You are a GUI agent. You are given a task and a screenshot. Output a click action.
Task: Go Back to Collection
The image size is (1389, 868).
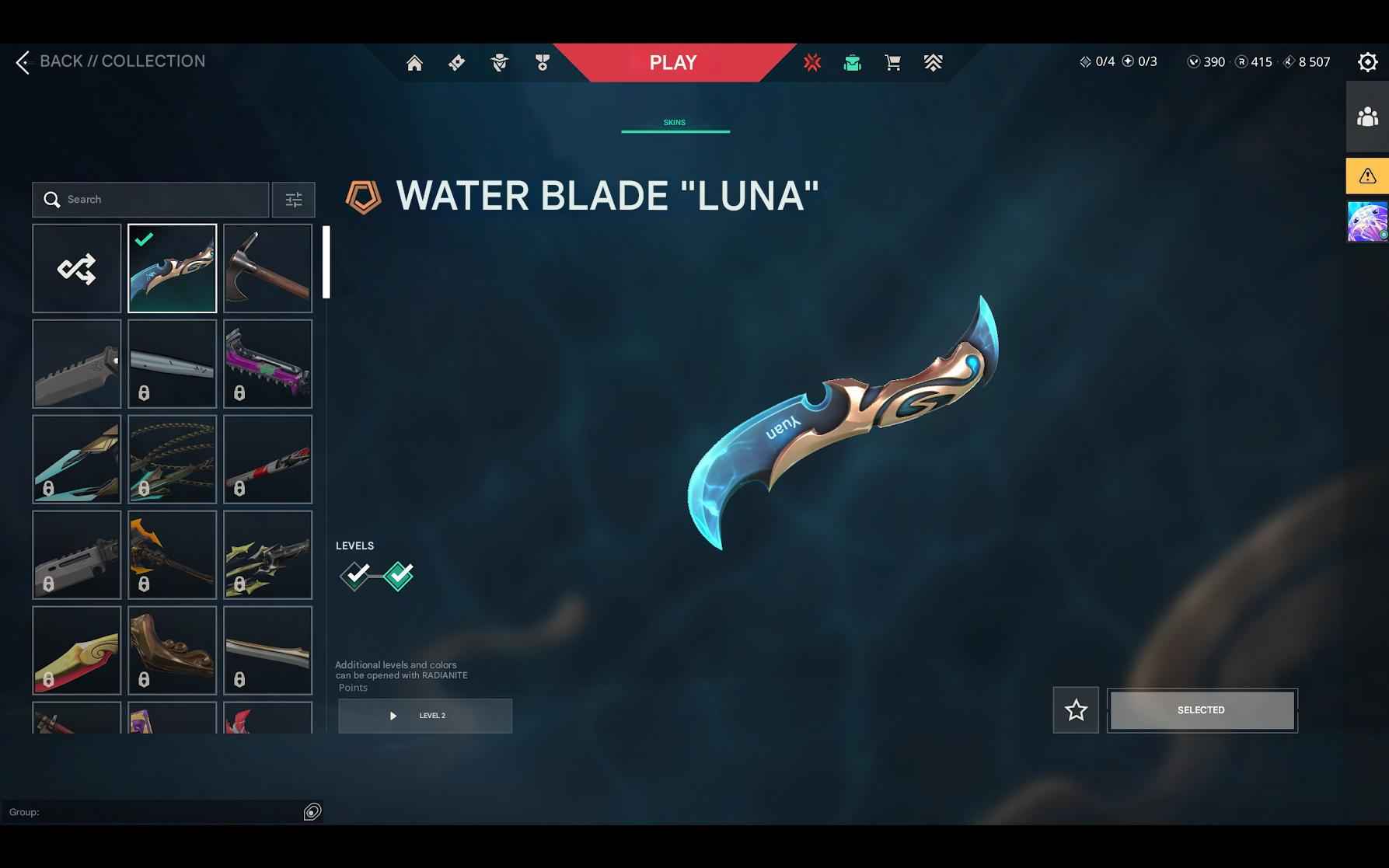click(111, 61)
